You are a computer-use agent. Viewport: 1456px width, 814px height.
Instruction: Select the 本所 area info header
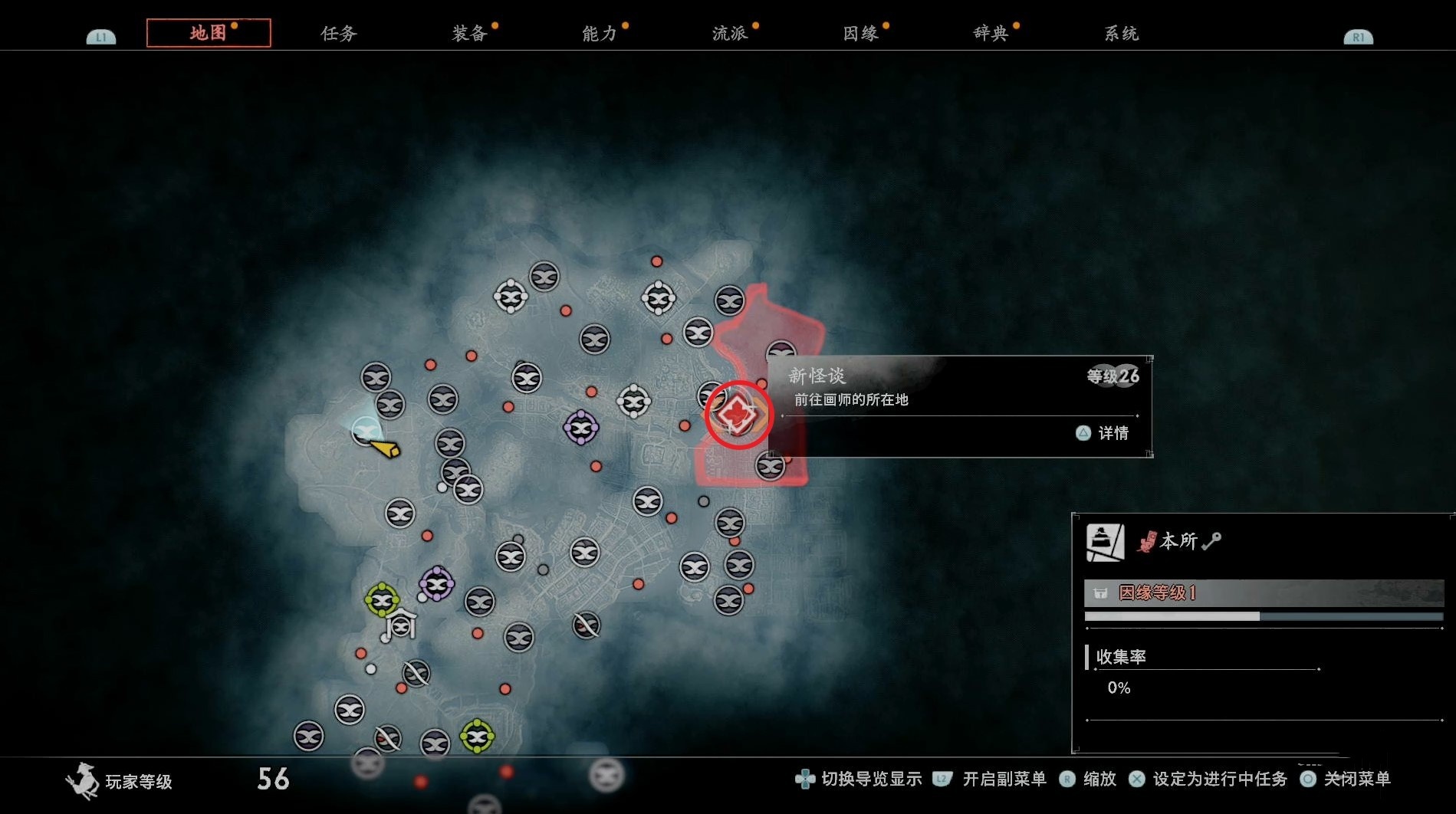[x=1178, y=542]
